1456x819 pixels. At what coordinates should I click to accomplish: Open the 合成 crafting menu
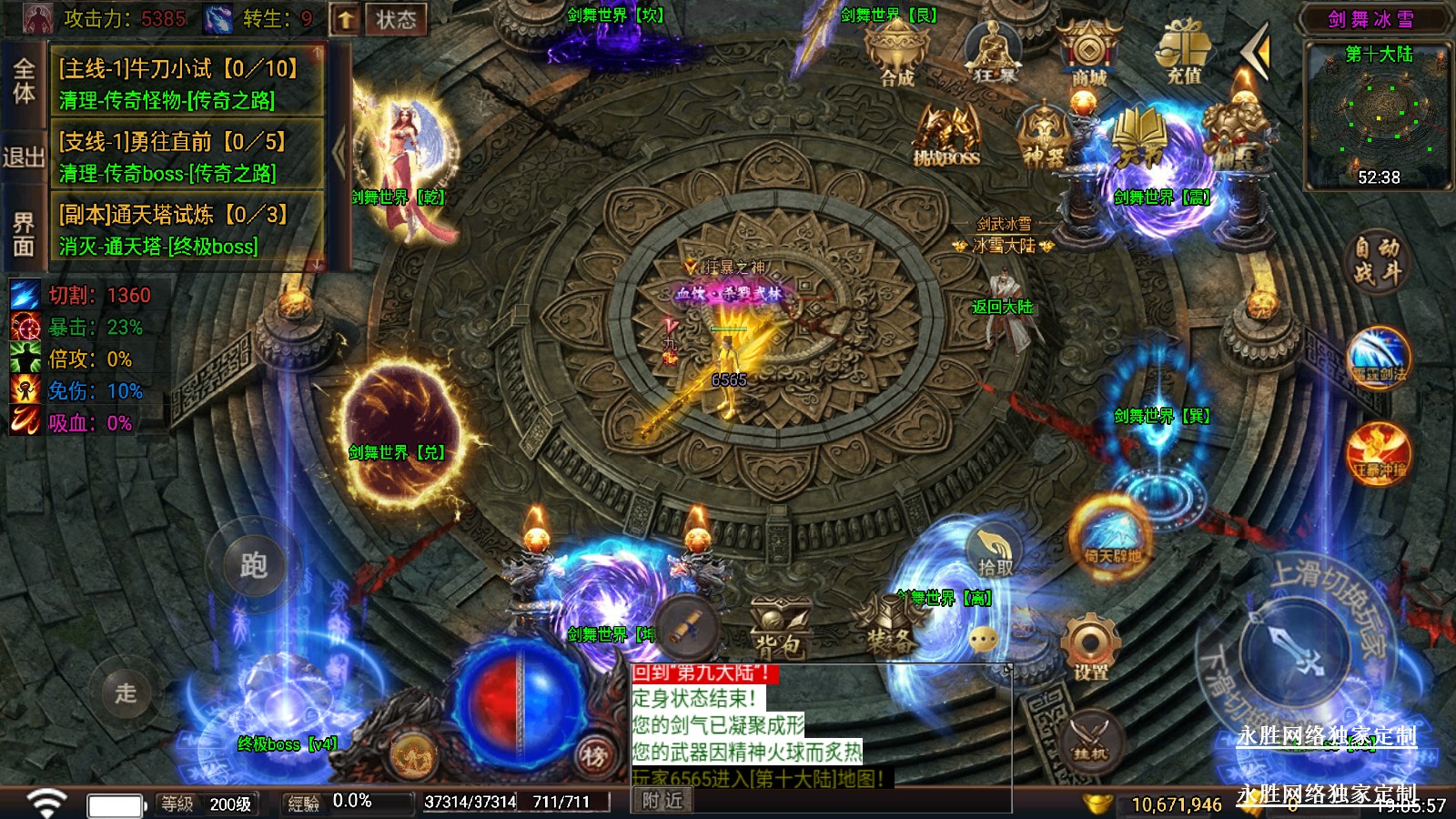tap(897, 54)
